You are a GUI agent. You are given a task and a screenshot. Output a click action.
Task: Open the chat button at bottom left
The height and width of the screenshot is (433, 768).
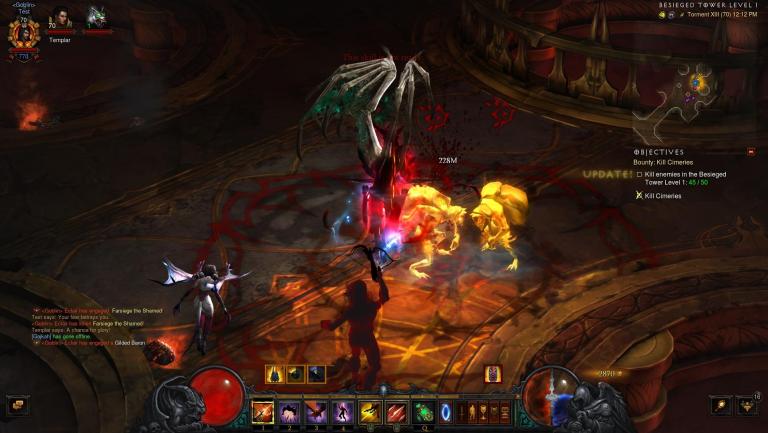pos(17,405)
